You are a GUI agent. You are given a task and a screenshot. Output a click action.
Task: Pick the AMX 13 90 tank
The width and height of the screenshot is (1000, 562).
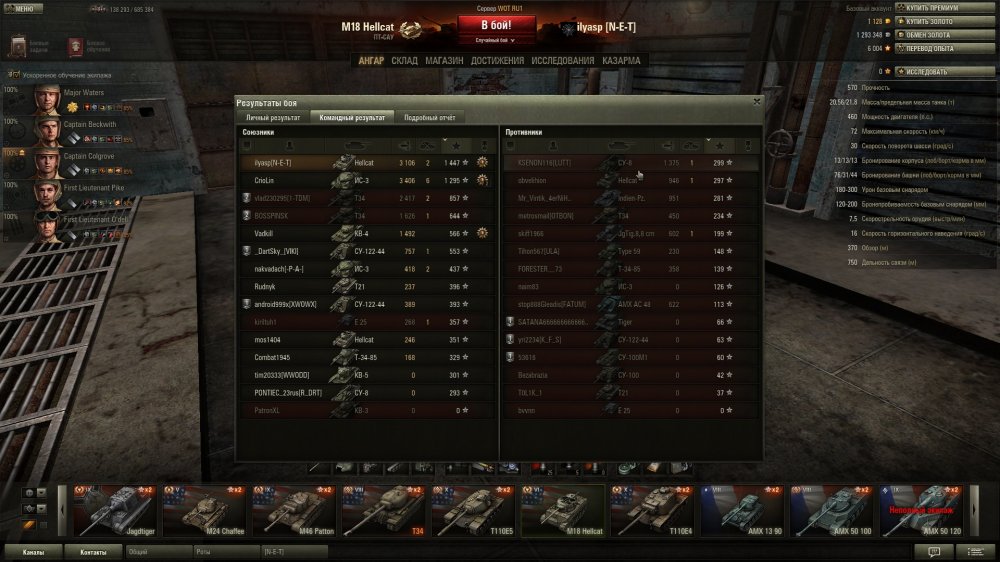click(740, 509)
